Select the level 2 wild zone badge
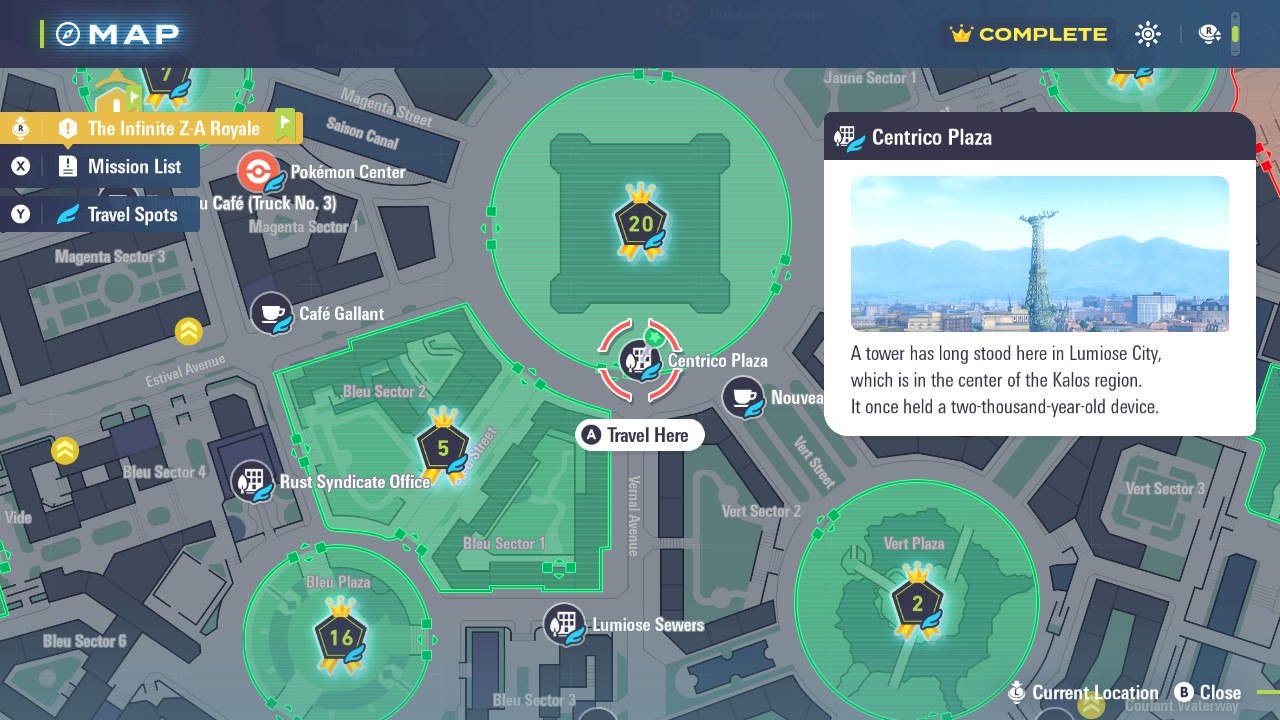This screenshot has width=1280, height=720. [917, 603]
